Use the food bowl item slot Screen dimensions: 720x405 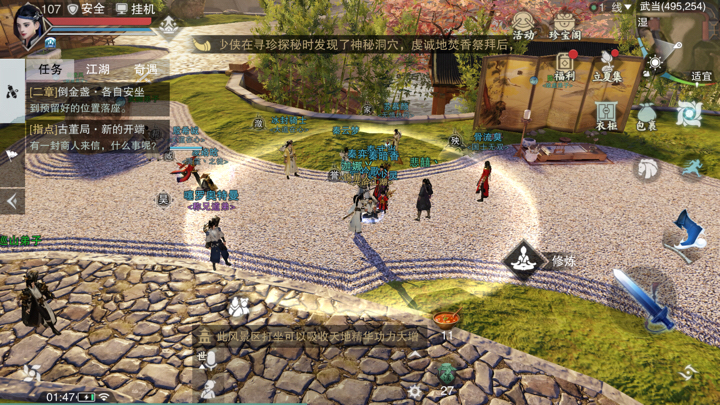(x=446, y=320)
